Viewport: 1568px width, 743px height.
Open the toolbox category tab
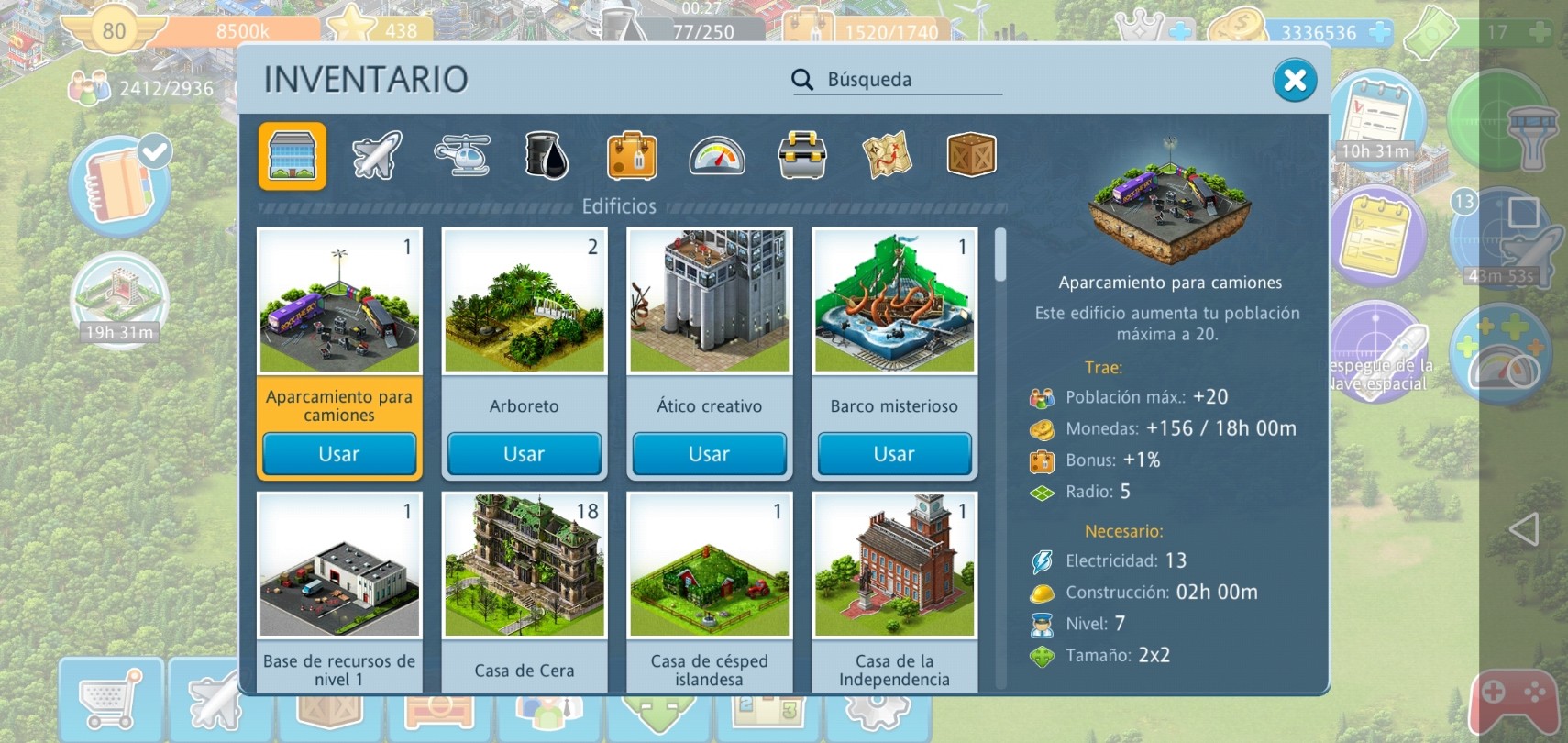802,155
